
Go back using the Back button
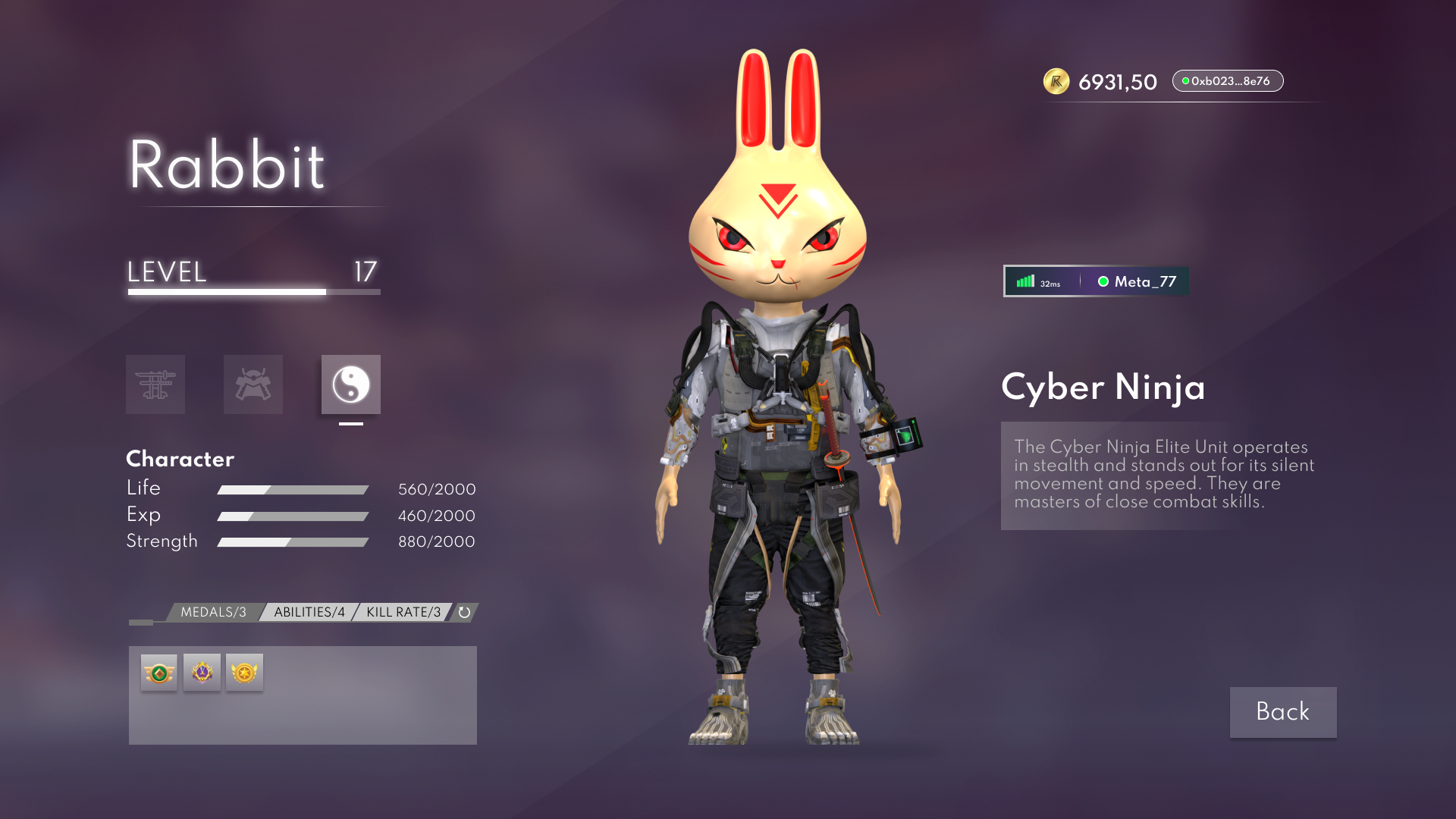(1282, 712)
